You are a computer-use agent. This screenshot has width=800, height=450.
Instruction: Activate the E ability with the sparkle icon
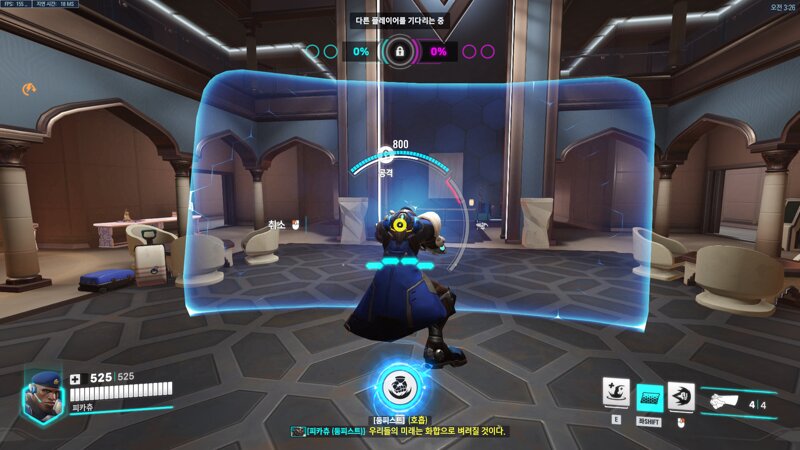[x=617, y=393]
